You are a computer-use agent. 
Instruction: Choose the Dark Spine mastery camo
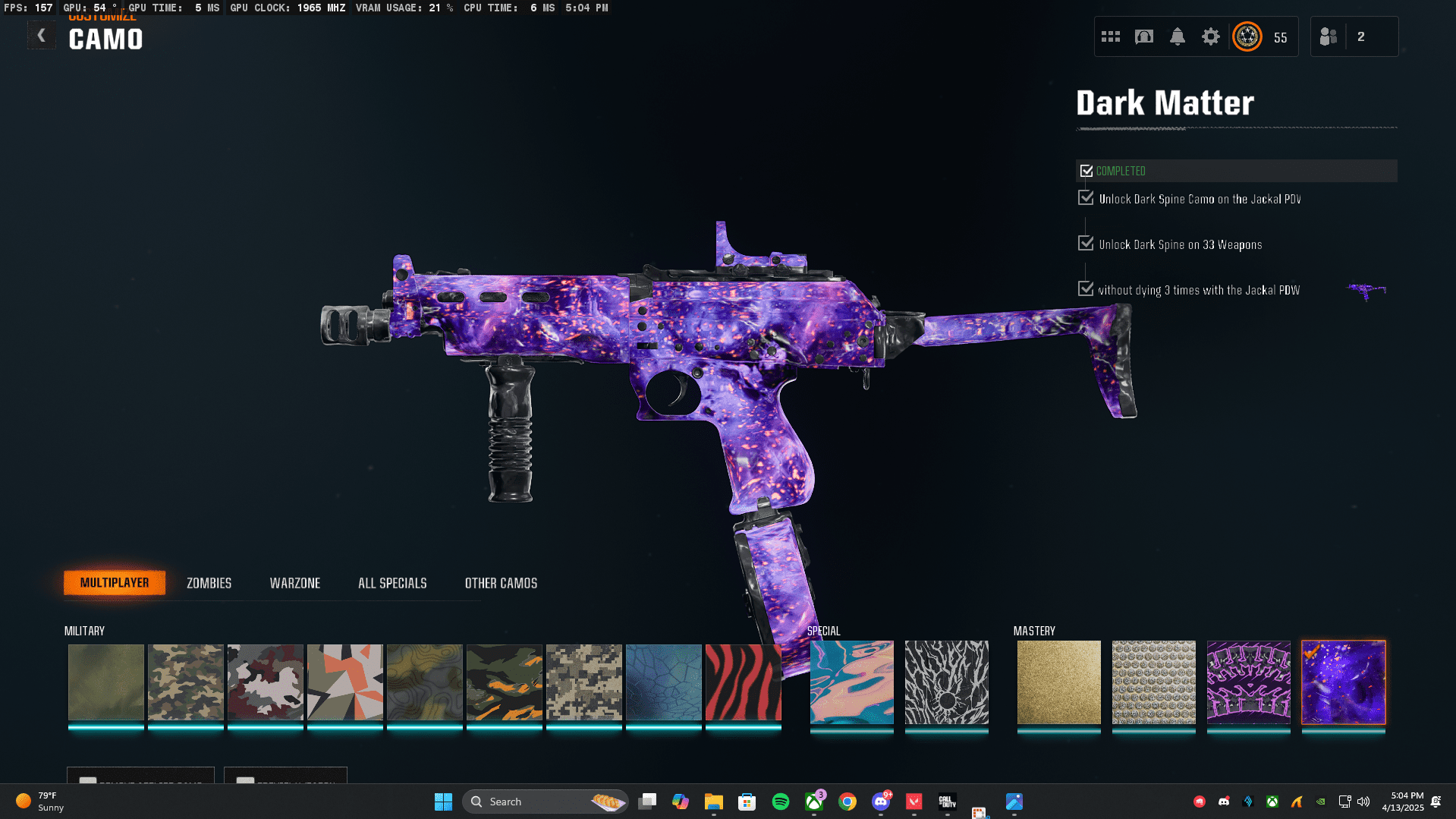tap(1248, 682)
